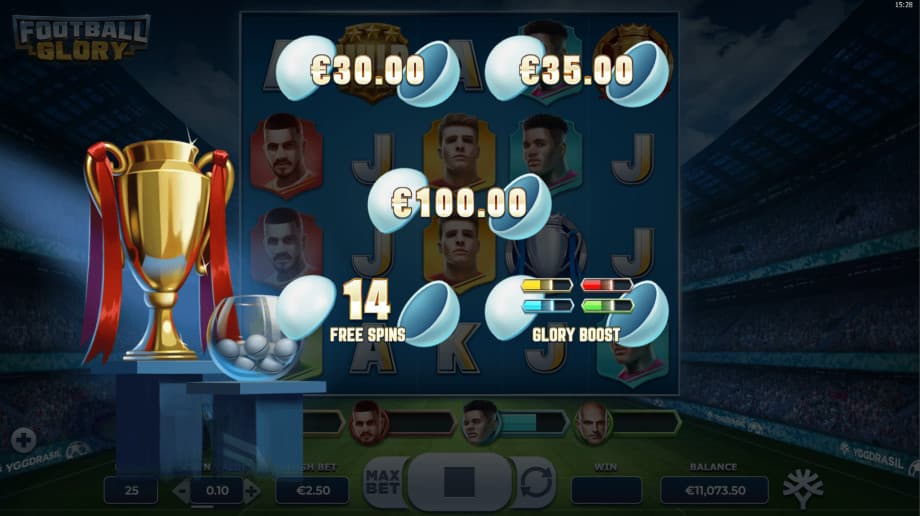Viewport: 920px width, 516px height.
Task: Stop the spin with the square button
Action: [460, 482]
